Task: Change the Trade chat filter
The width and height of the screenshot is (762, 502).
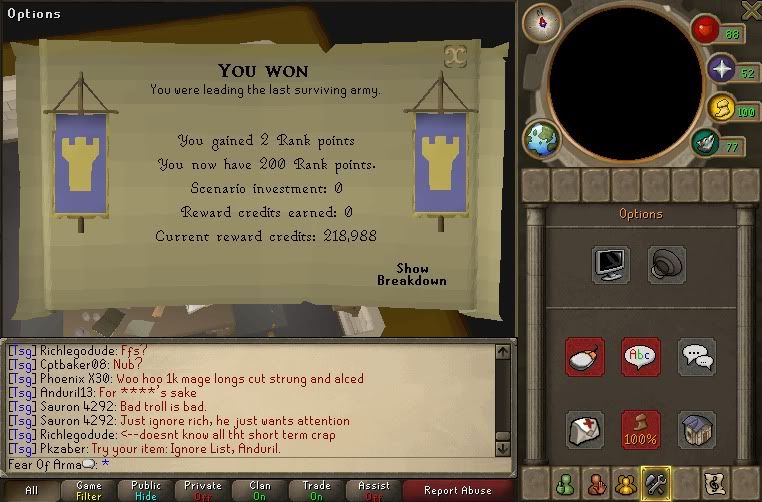Action: pyautogui.click(x=317, y=490)
